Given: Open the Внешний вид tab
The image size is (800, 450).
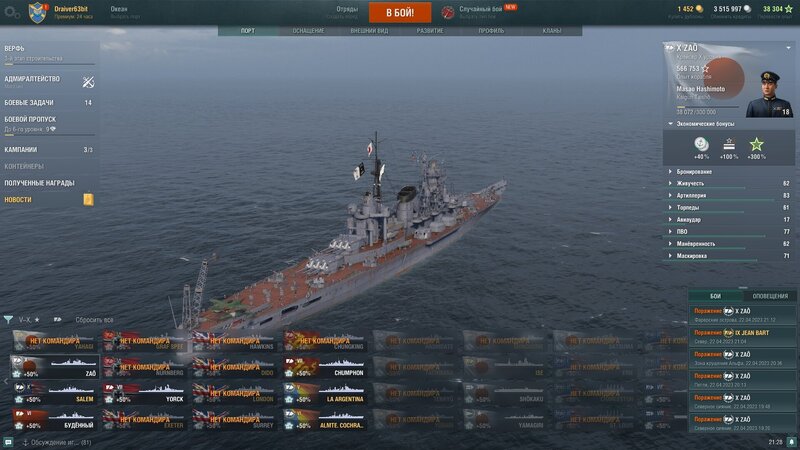Looking at the screenshot, I should [370, 31].
